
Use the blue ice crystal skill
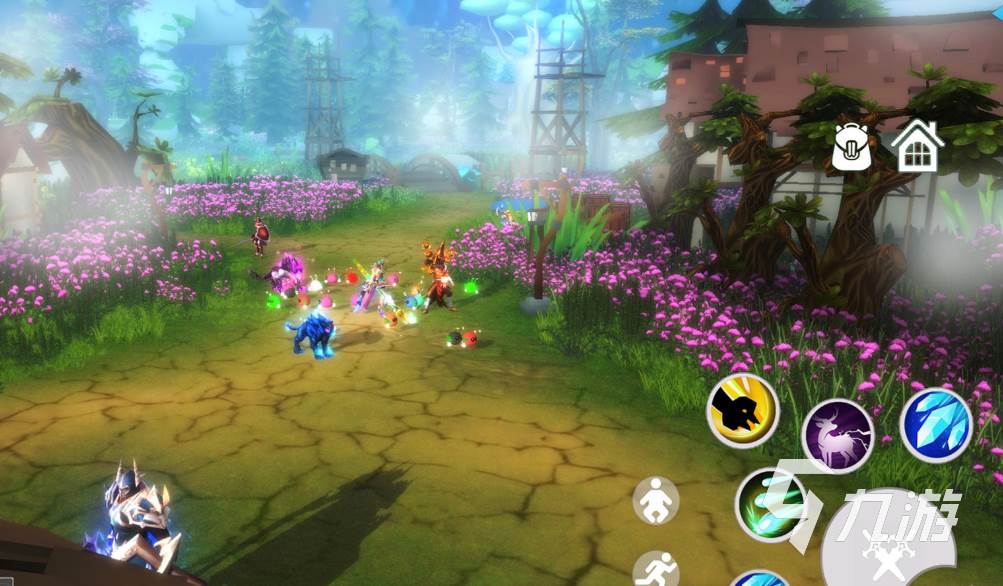(936, 425)
